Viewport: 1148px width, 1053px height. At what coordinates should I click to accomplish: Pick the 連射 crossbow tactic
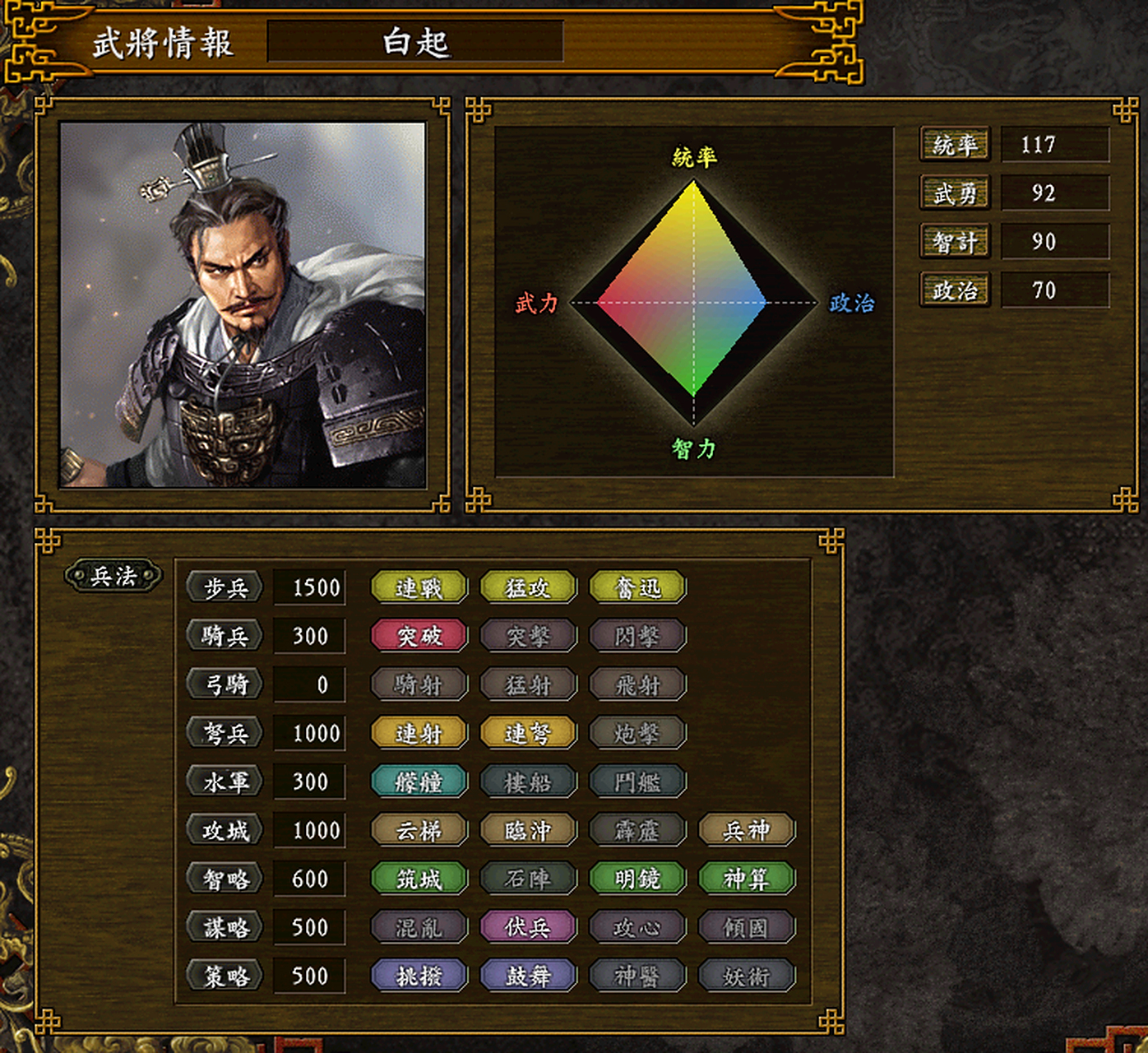[x=419, y=733]
